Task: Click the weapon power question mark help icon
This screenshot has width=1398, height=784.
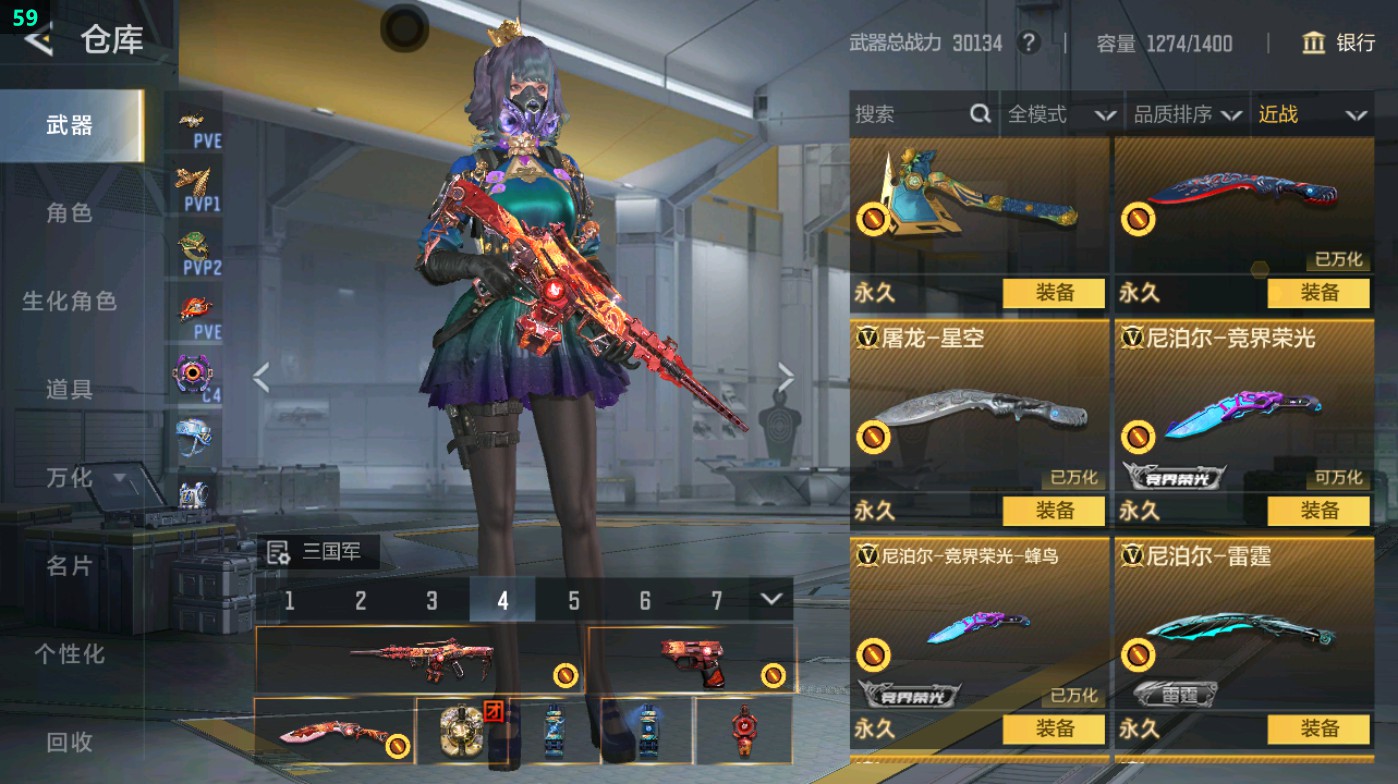Action: coord(1028,43)
